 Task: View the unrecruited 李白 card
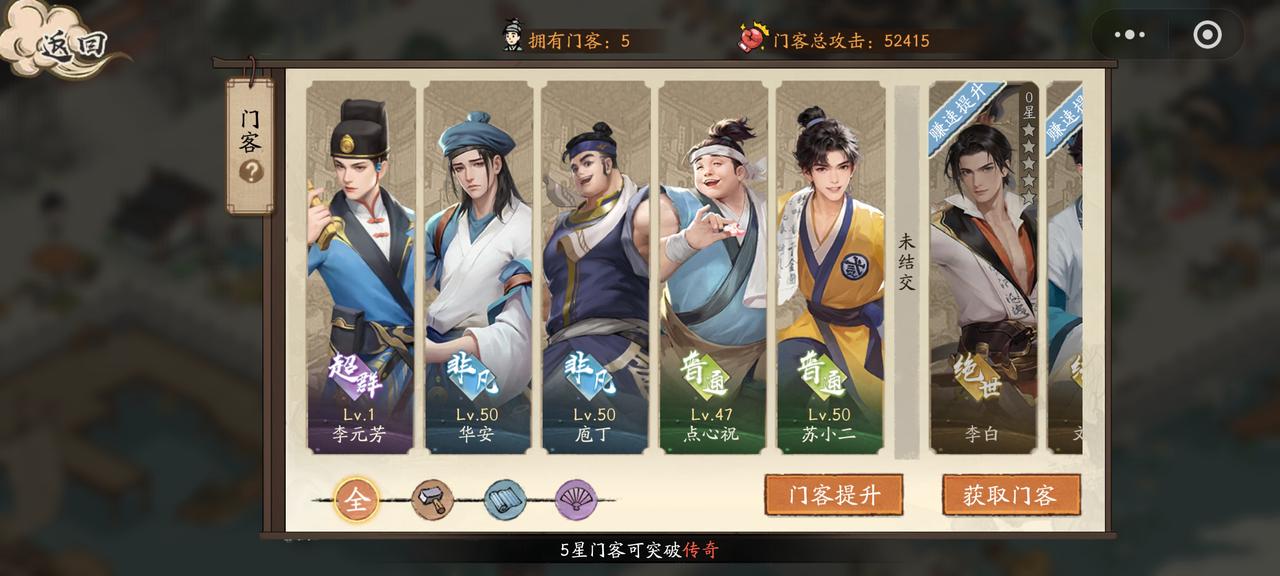point(984,268)
